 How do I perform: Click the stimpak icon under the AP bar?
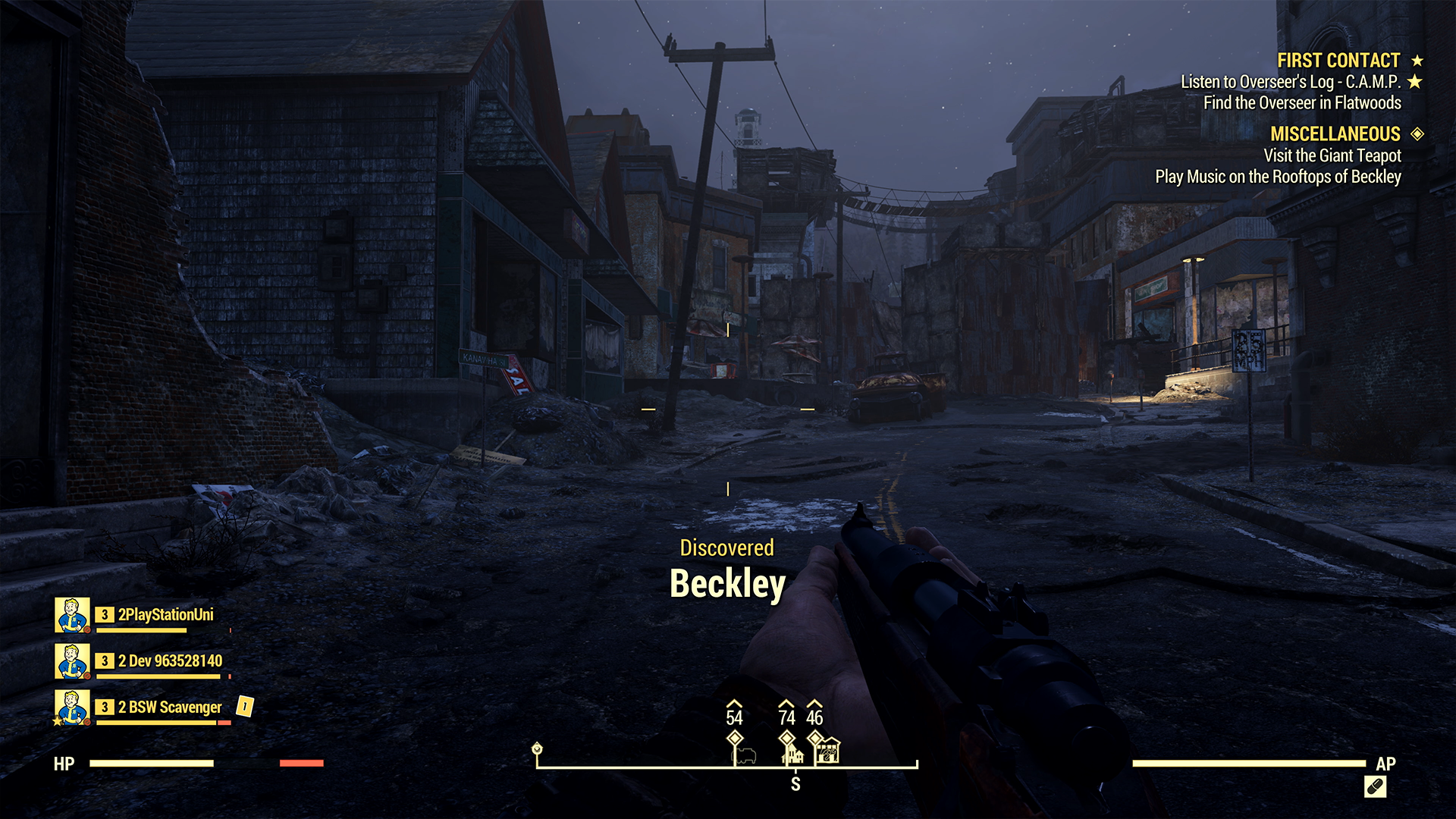(x=1375, y=787)
